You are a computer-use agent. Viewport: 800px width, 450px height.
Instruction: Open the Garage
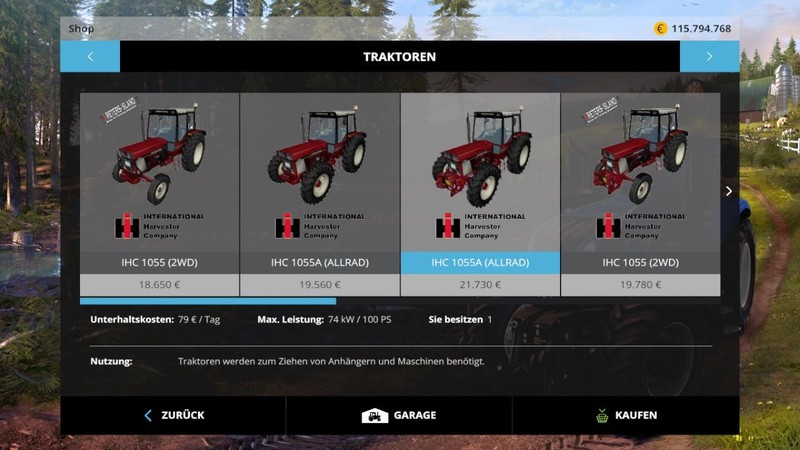[399, 415]
